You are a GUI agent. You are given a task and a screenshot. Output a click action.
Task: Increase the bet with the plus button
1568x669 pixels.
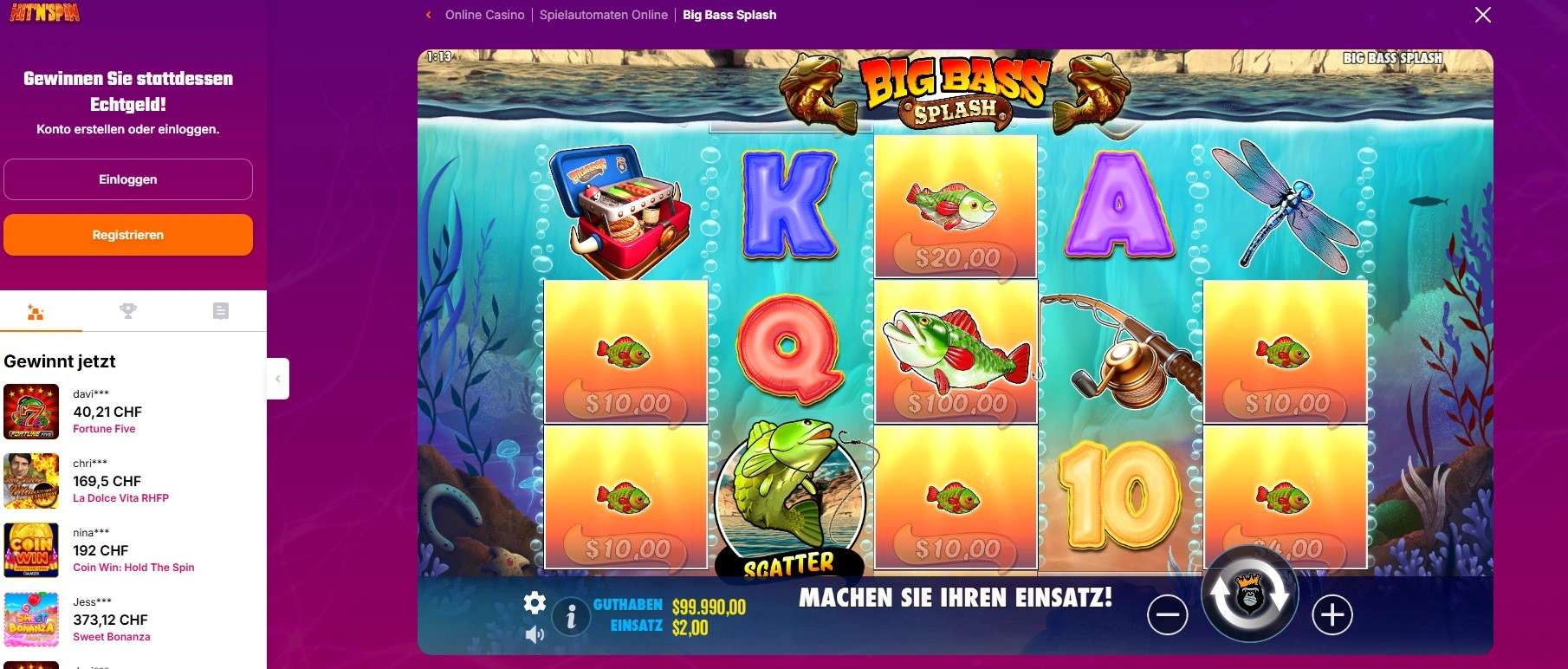coord(1332,615)
